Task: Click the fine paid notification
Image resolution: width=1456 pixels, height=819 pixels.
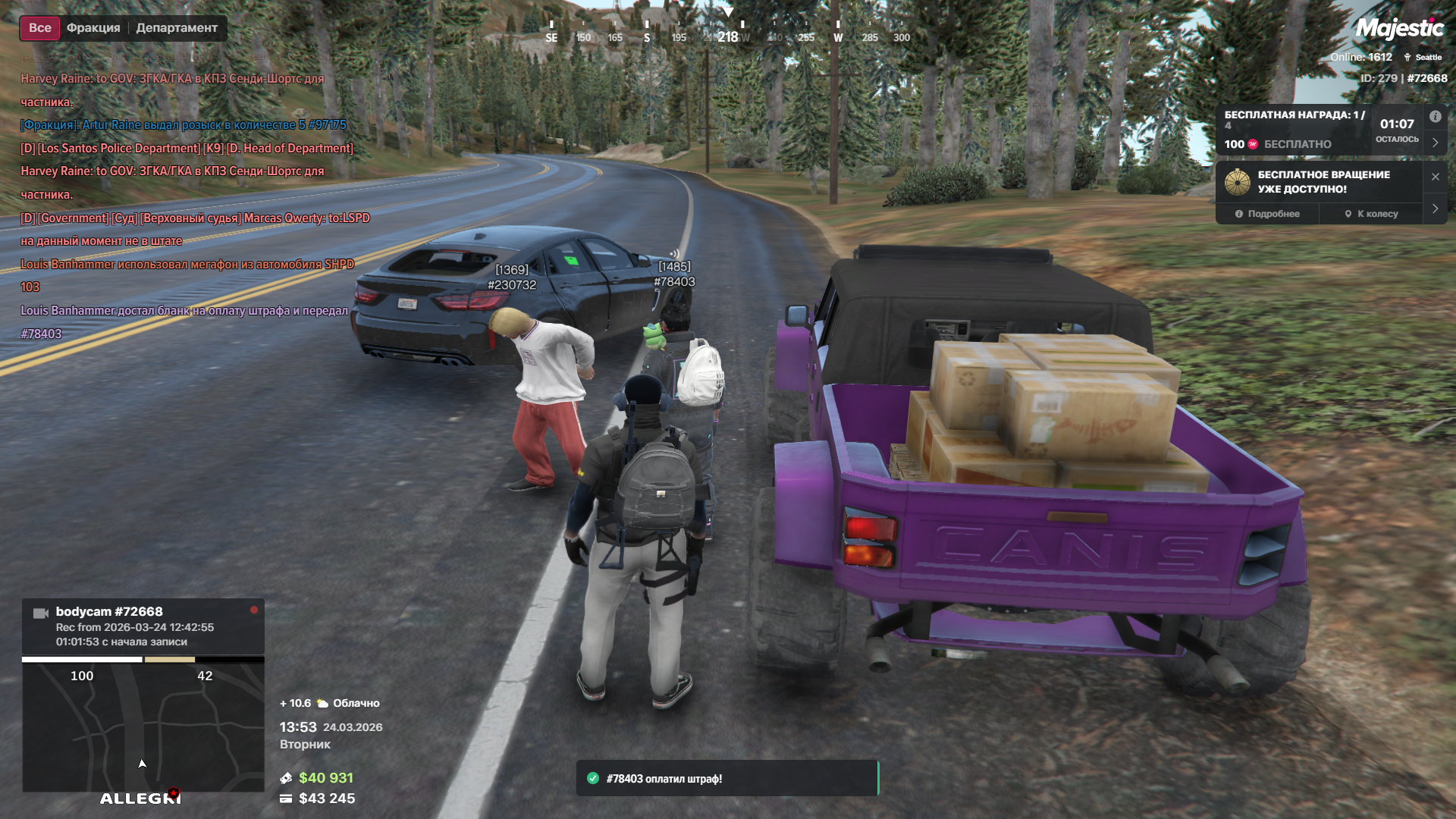Action: click(x=726, y=778)
